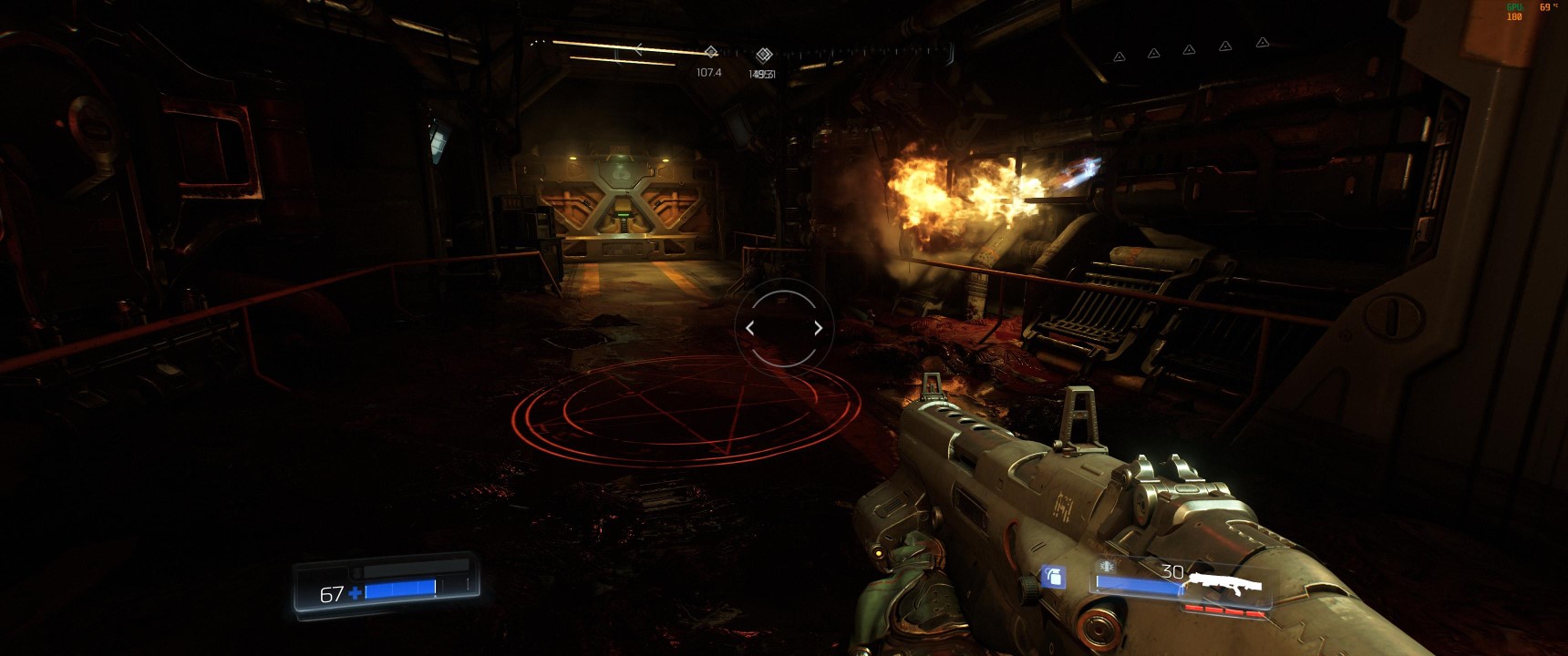Click the white shotgun weapon silhouette

click(1229, 584)
